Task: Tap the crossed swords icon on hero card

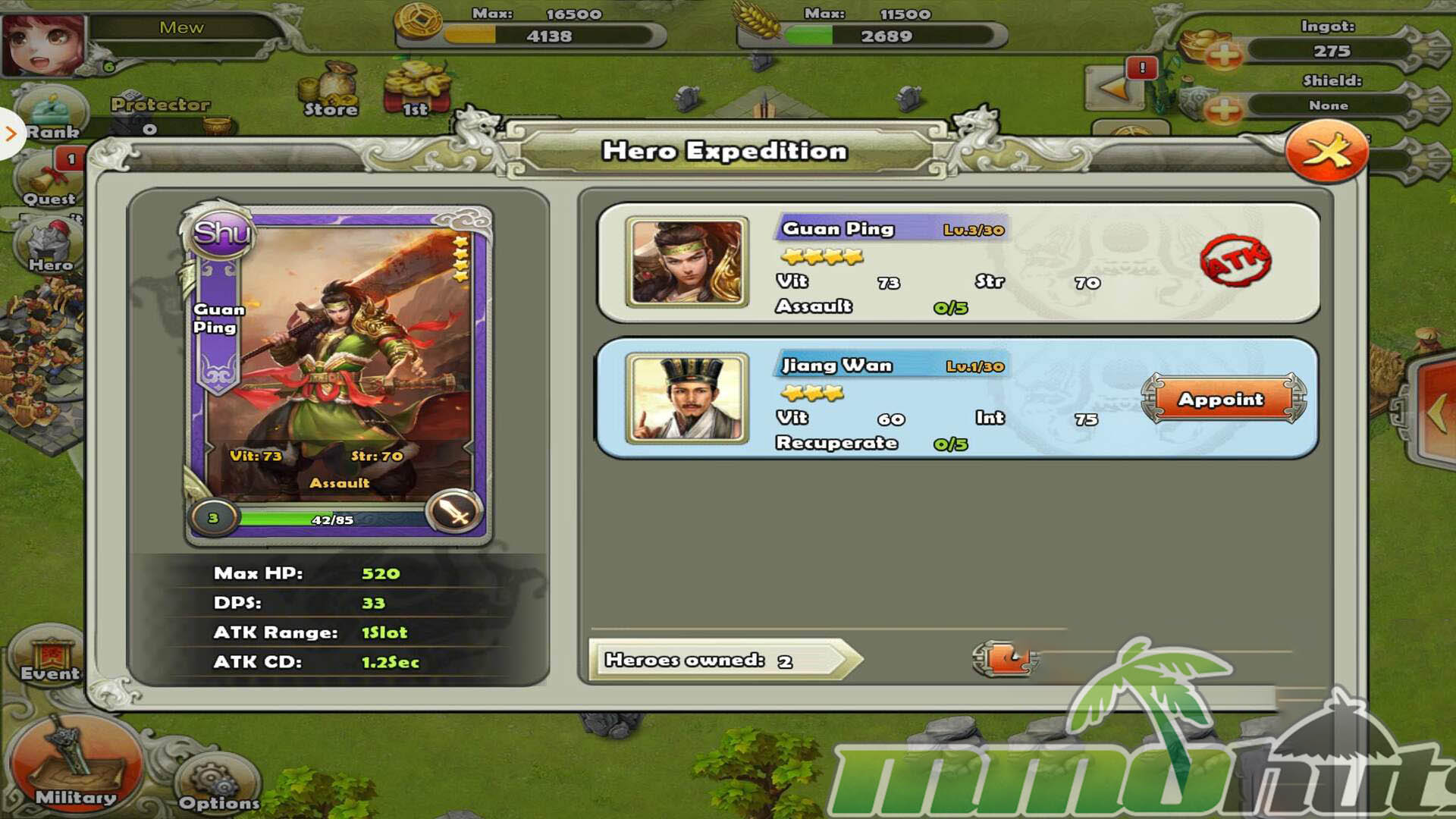Action: (x=454, y=512)
